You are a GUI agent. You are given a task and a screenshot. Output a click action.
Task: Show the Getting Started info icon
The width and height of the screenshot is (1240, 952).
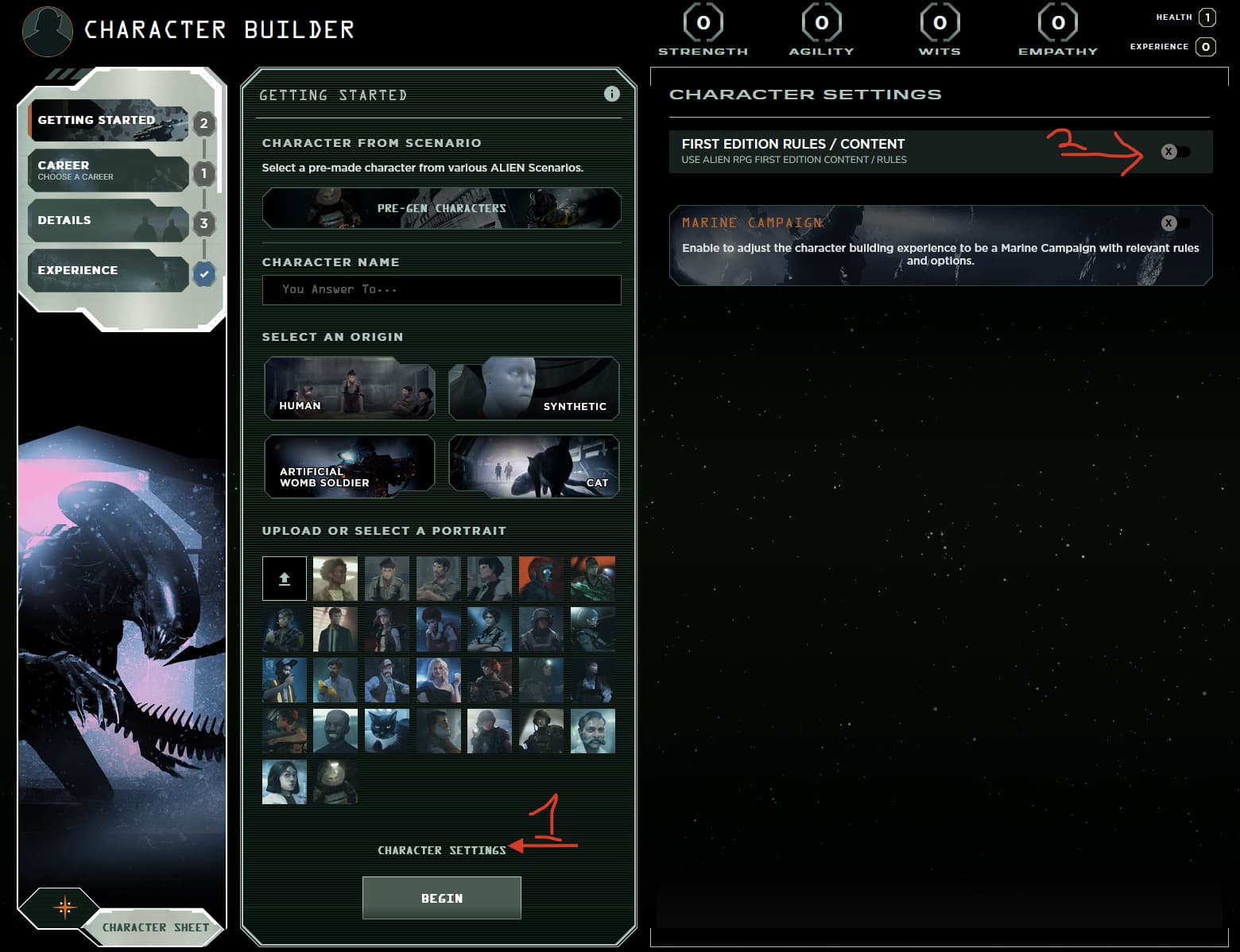pos(611,94)
